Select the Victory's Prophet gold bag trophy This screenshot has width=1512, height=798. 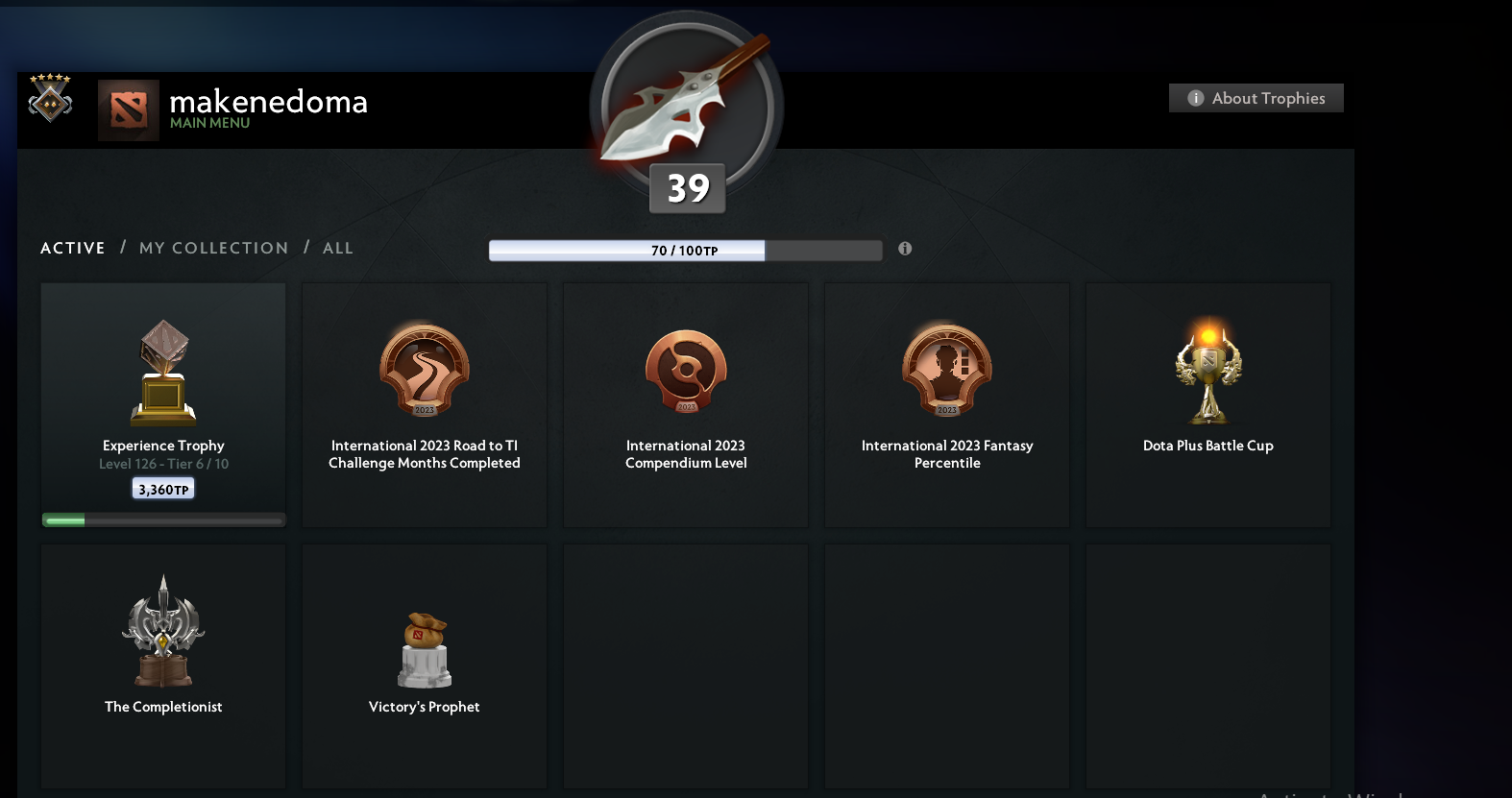(x=424, y=650)
